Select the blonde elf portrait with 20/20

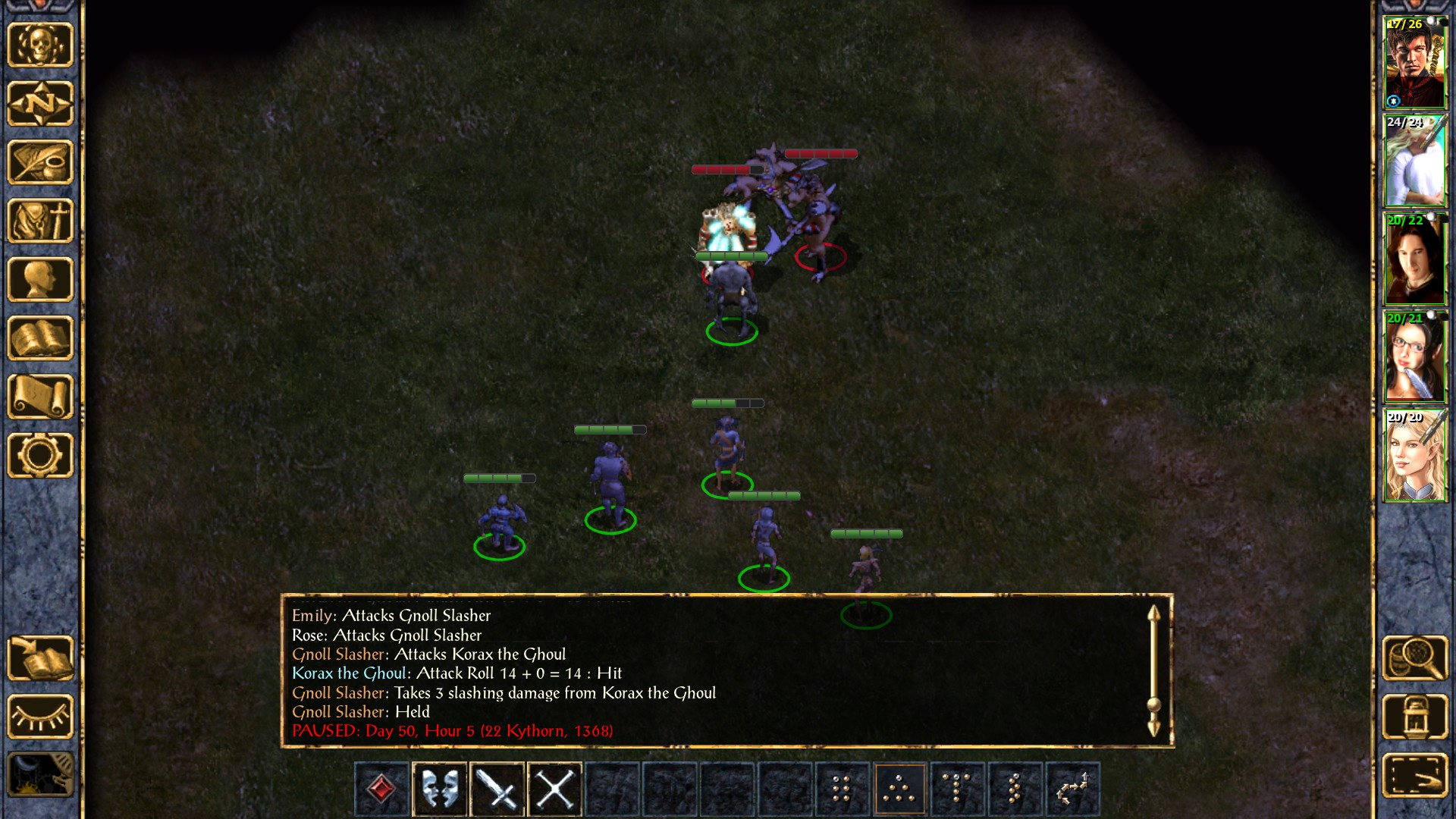coord(1414,456)
